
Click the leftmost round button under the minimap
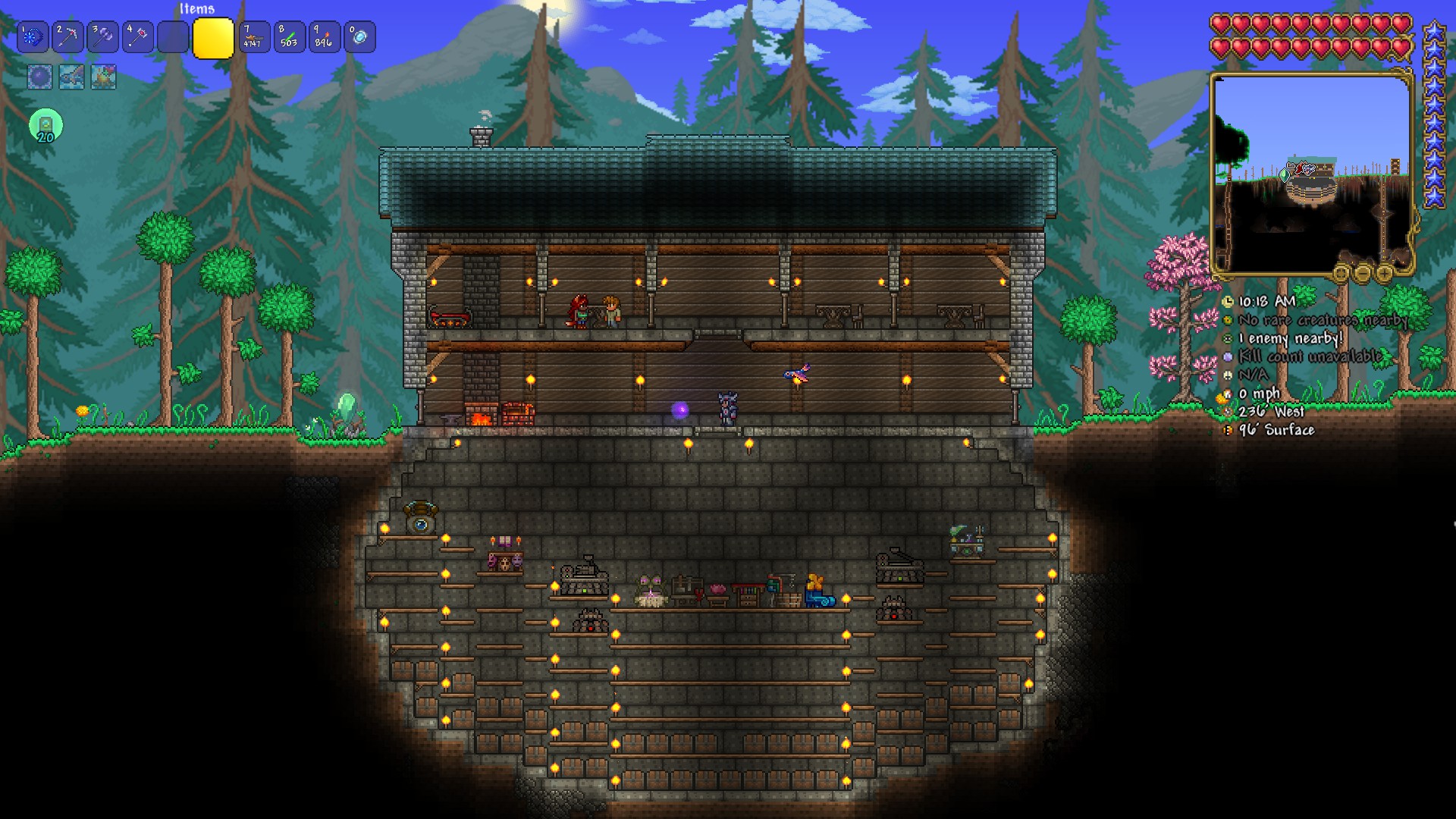click(1341, 275)
